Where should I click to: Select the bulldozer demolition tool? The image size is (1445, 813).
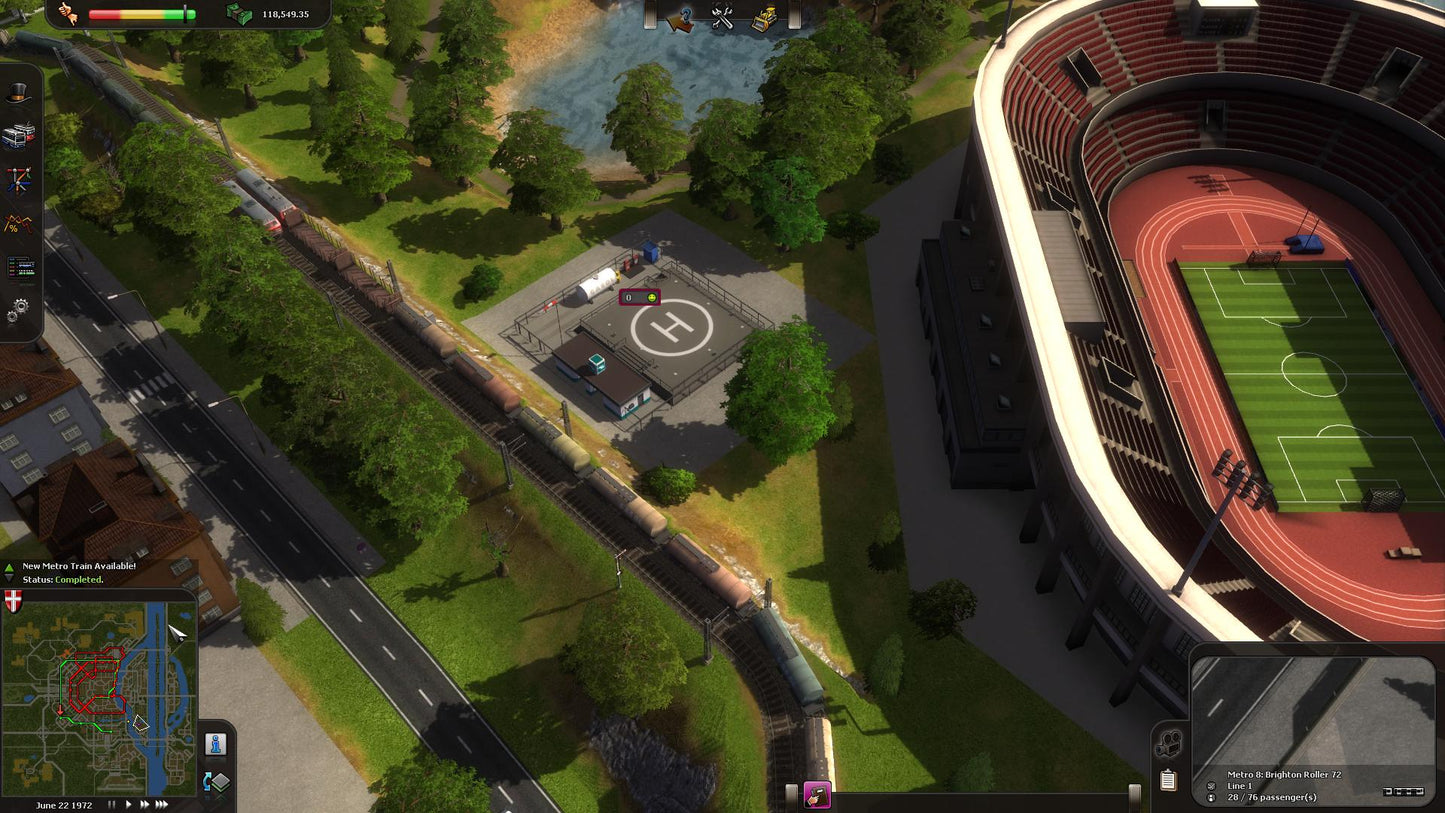[x=761, y=18]
